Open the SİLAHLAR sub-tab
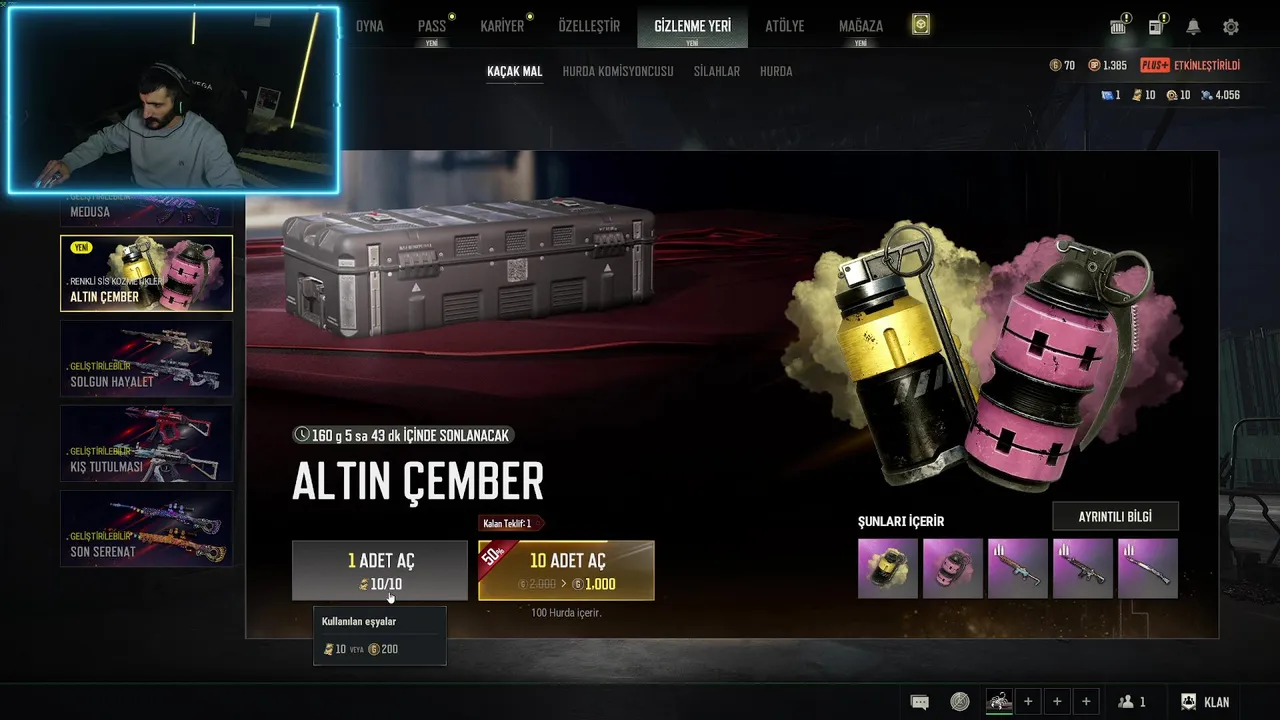The width and height of the screenshot is (1280, 720). 717,71
